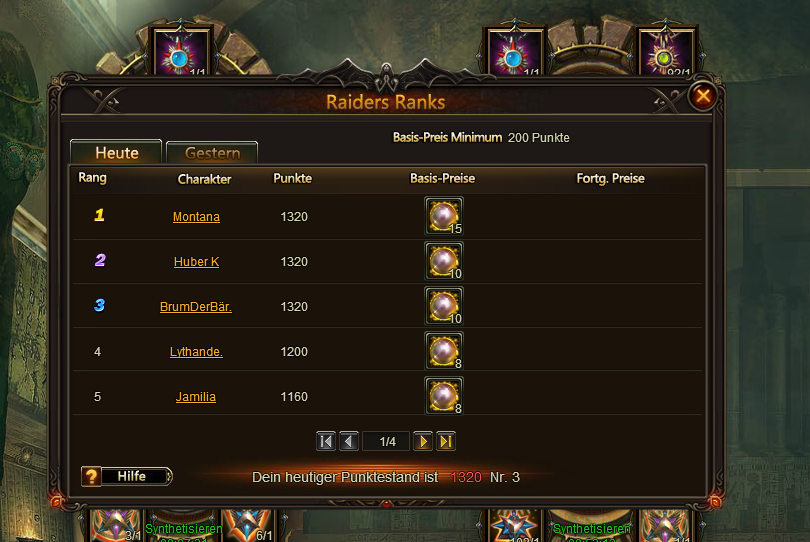Open Jamilia's character profile
This screenshot has height=542, width=810.
coord(196,397)
